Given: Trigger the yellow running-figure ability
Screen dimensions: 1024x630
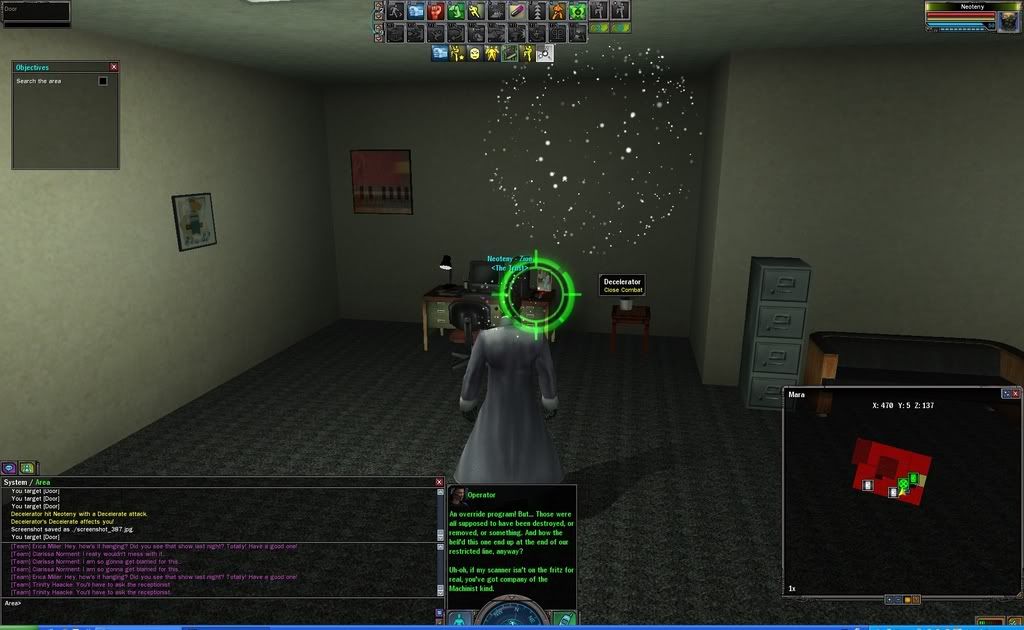Looking at the screenshot, I should tap(475, 11).
